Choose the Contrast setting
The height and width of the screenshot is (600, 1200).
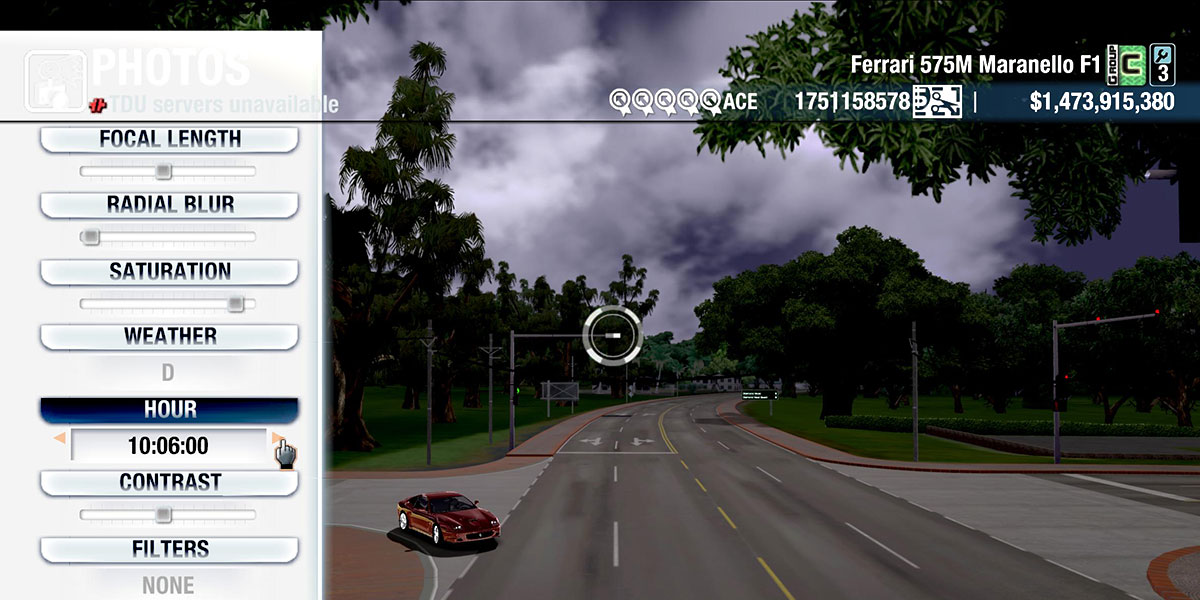click(169, 482)
